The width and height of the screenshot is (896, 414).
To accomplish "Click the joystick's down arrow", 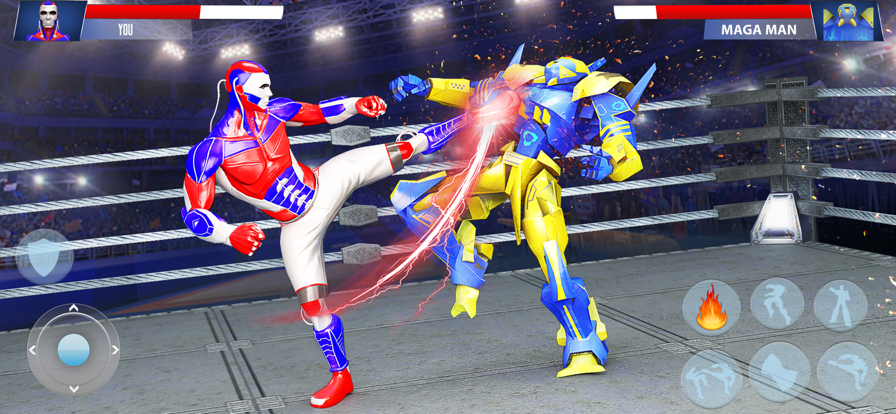I will tap(73, 387).
